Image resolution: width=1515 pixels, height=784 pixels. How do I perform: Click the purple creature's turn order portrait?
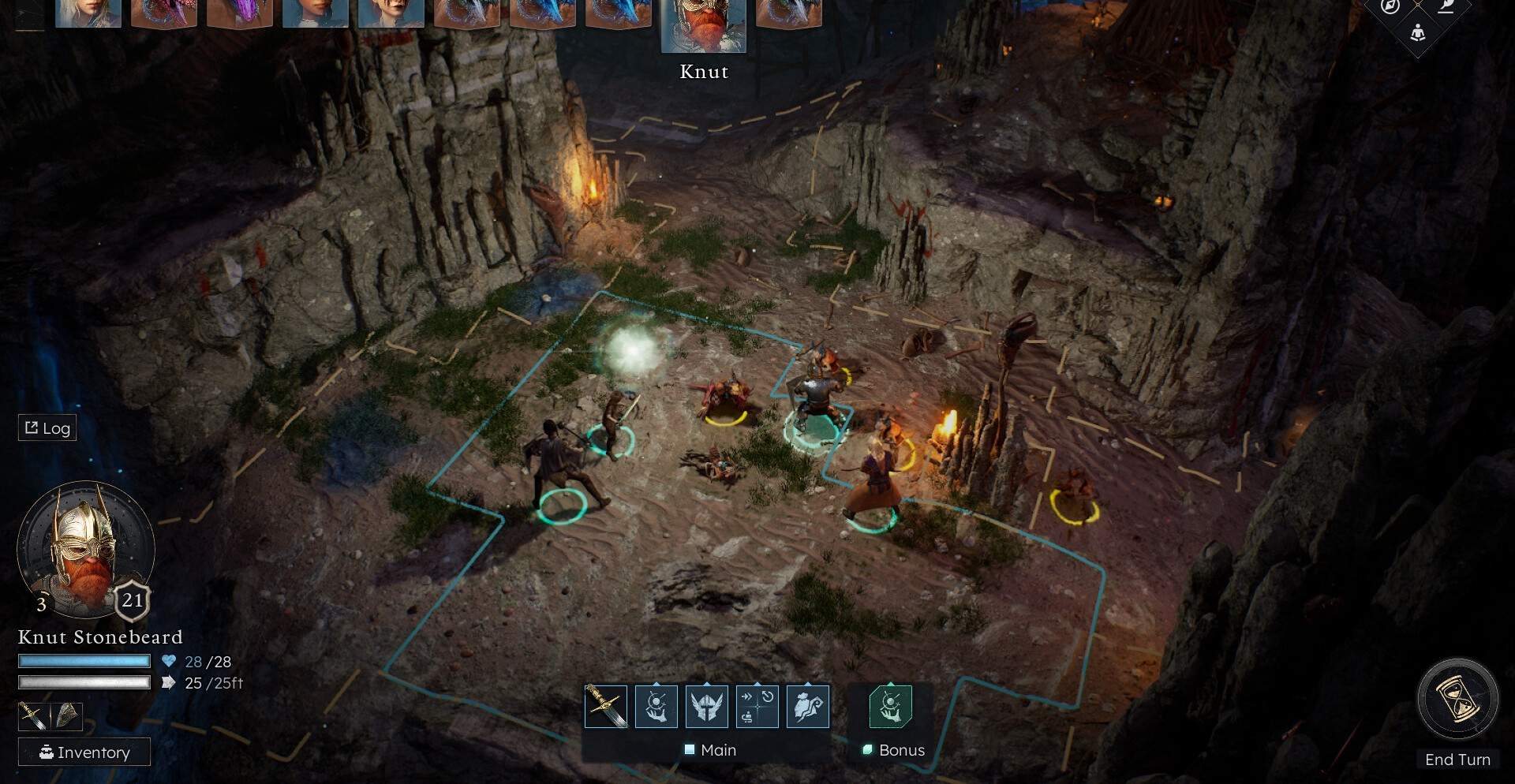[x=239, y=13]
